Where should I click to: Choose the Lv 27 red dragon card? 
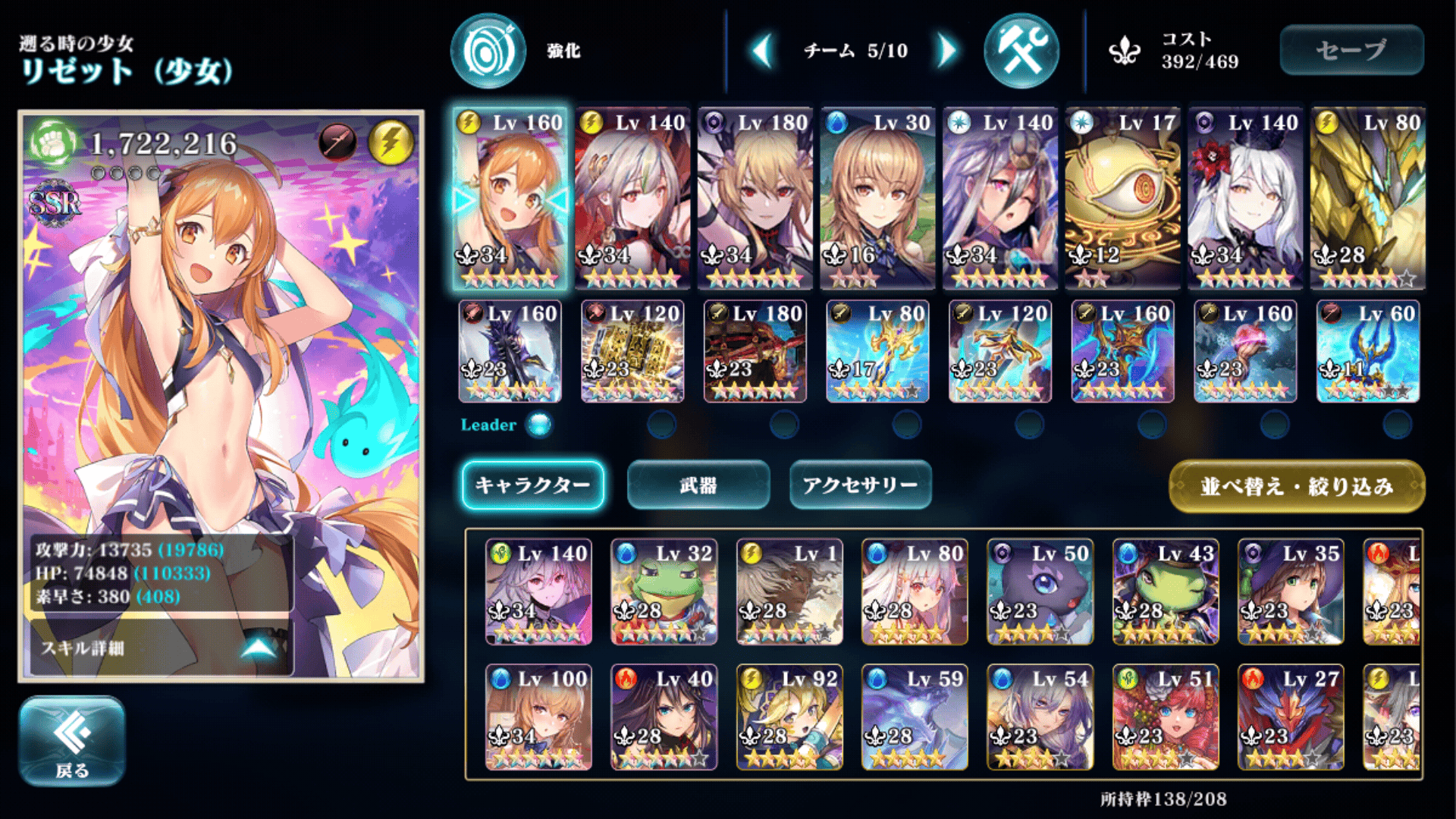[x=1290, y=717]
